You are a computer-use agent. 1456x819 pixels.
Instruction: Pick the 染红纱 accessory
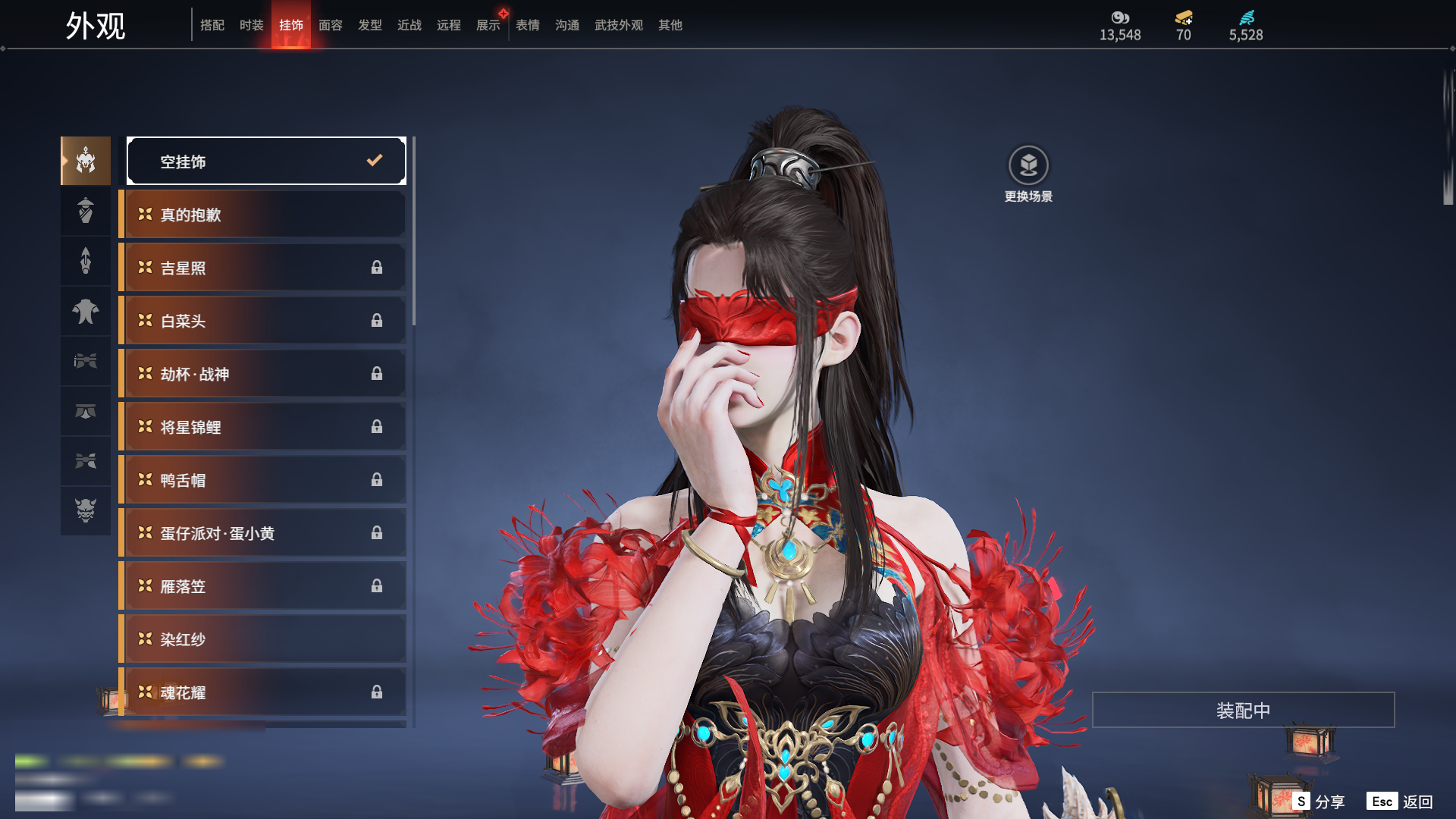[265, 639]
